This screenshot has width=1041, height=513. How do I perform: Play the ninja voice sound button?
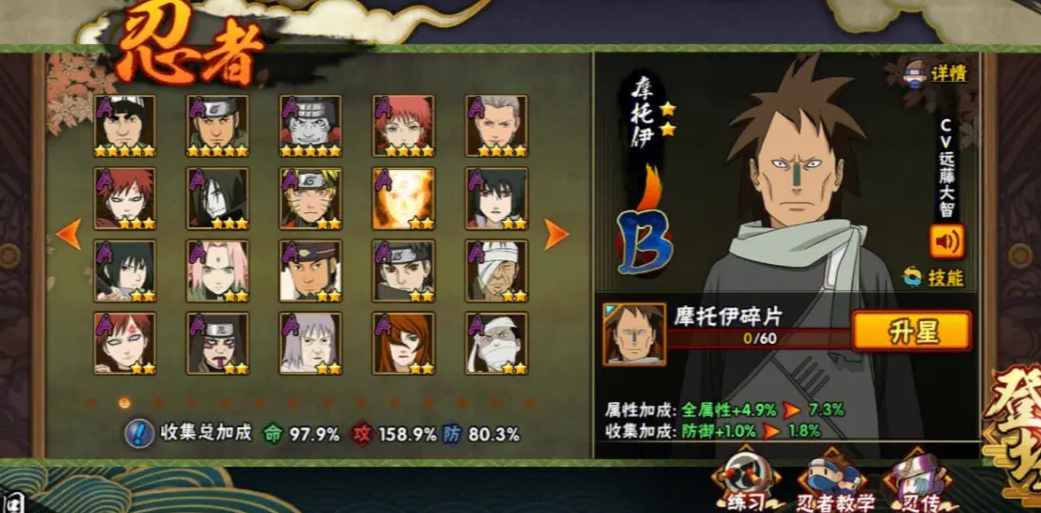point(946,241)
